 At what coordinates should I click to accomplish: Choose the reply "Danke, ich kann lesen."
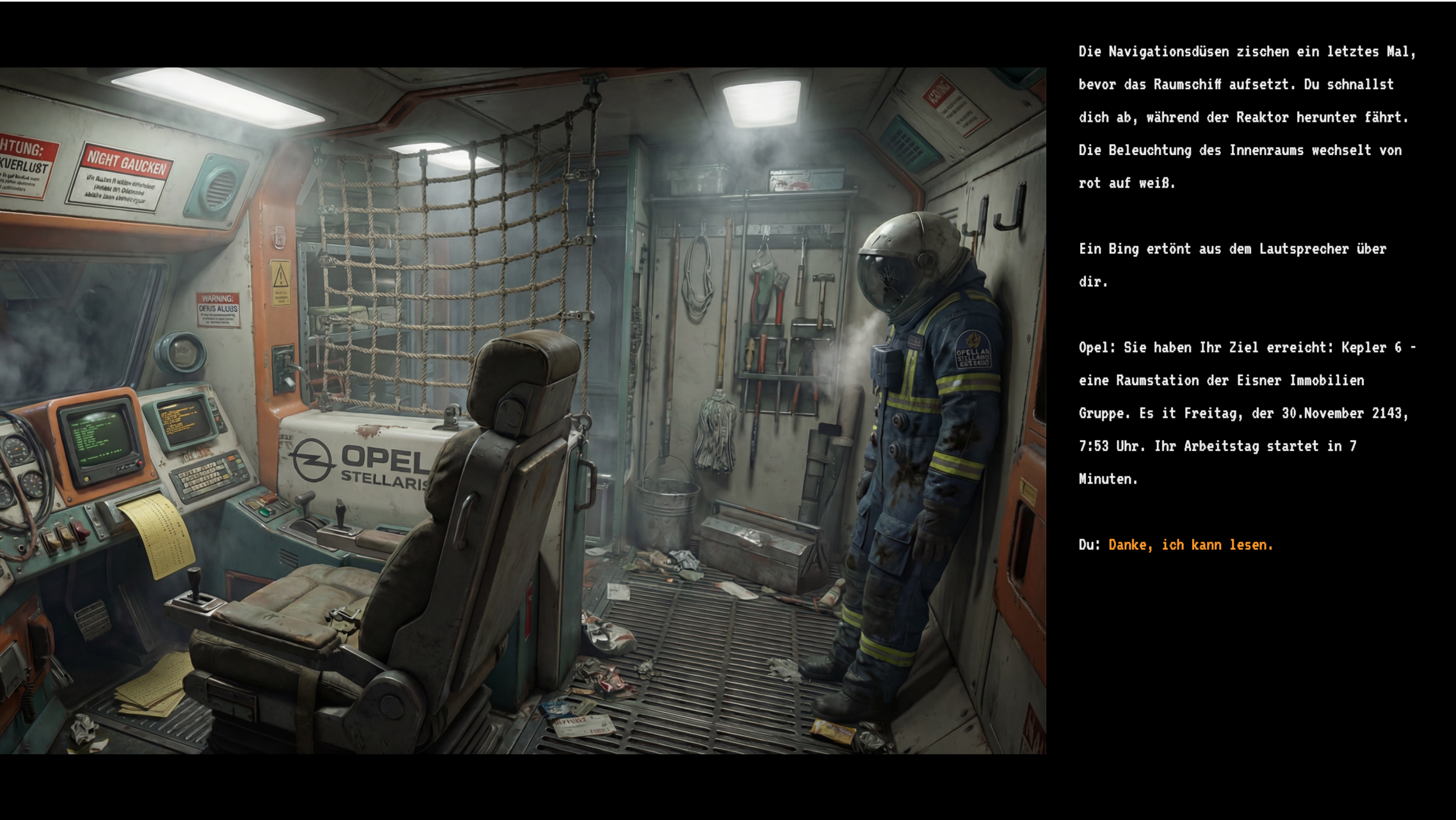pos(1190,545)
